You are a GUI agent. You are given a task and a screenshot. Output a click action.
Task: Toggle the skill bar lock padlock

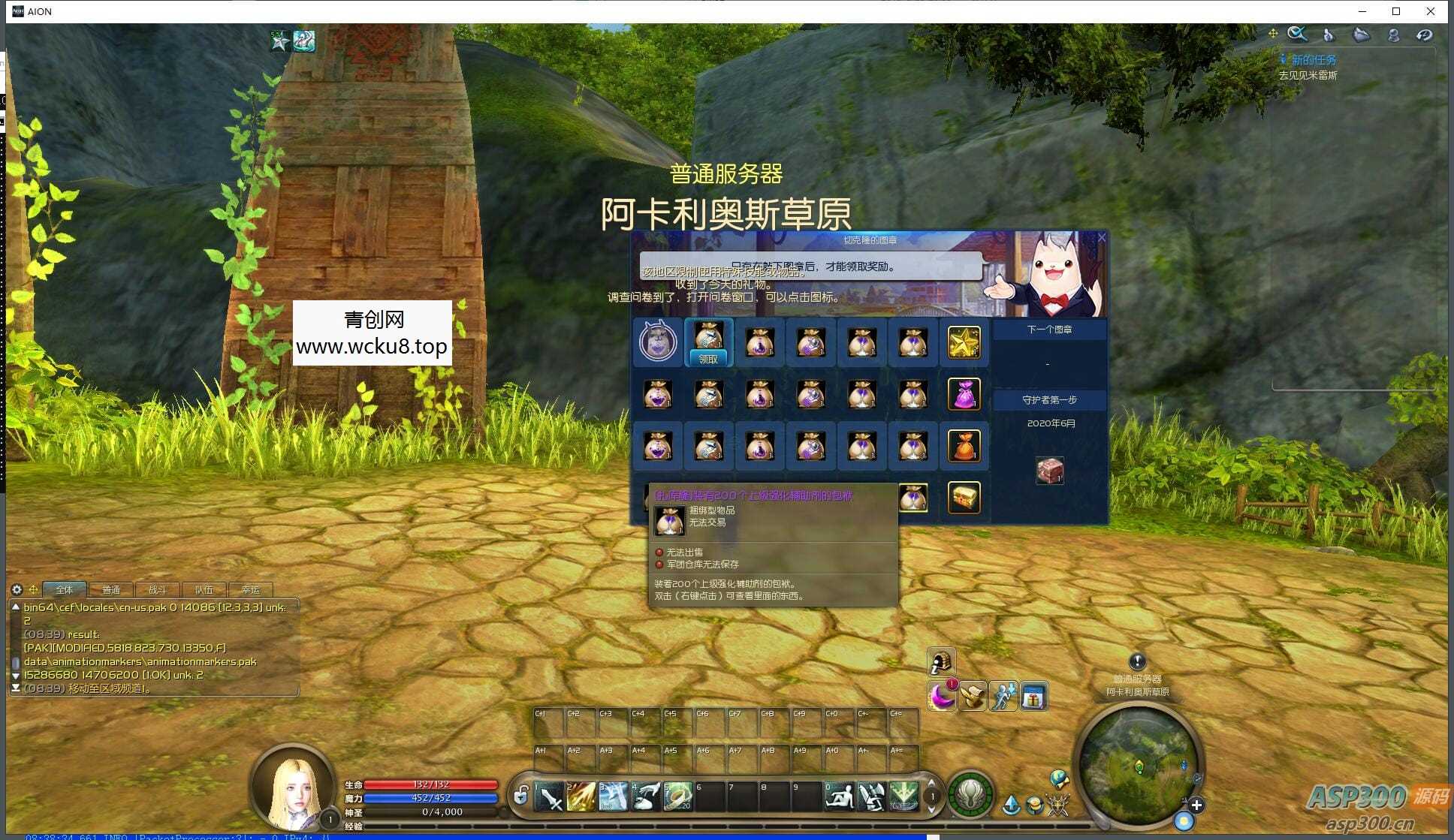(520, 796)
